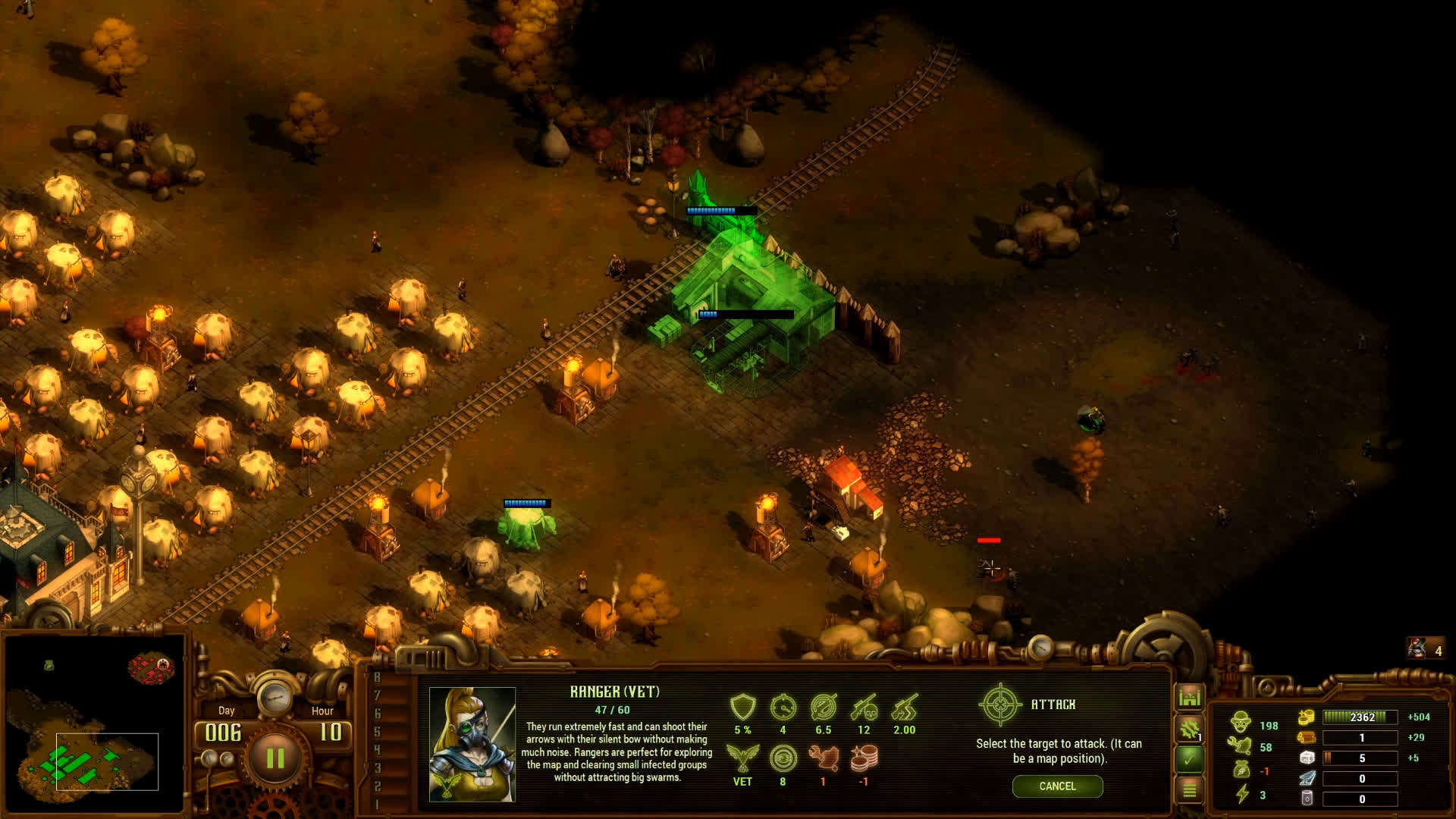Cancel the attack targeting order

[x=1057, y=786]
